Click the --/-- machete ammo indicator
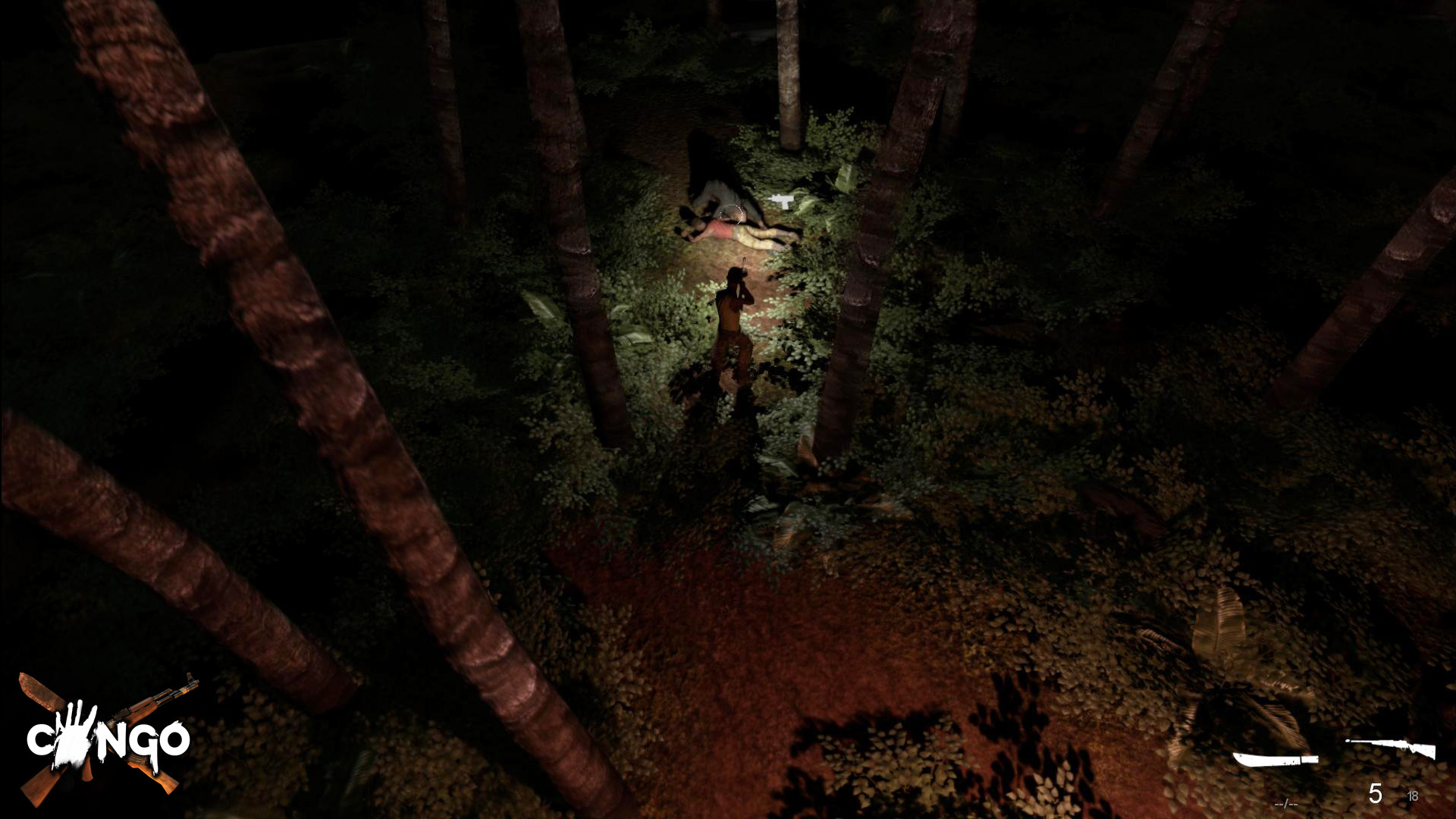 [1286, 803]
